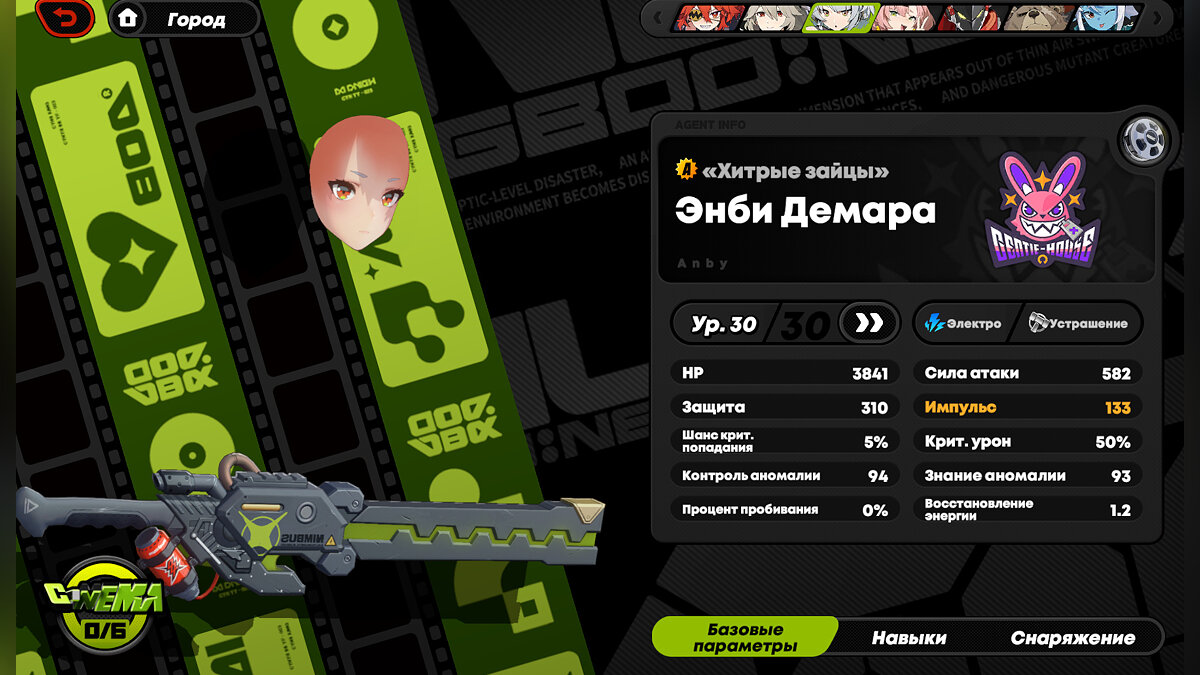Screen dimensions: 1200x675
Task: Pick the pink-haired agent portrait
Action: [x=904, y=18]
